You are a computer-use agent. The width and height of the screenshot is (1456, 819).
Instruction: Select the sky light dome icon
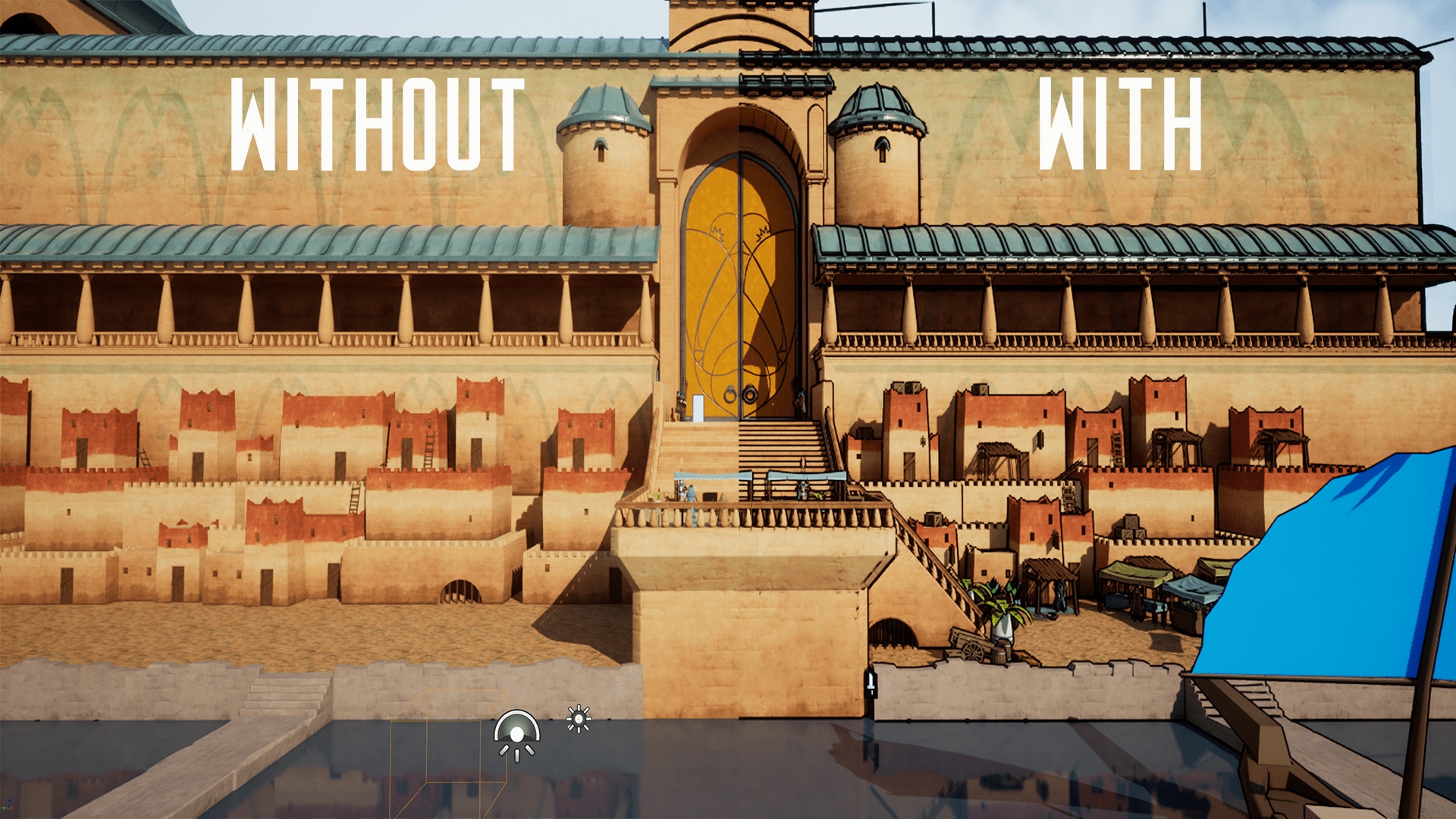pos(516,734)
